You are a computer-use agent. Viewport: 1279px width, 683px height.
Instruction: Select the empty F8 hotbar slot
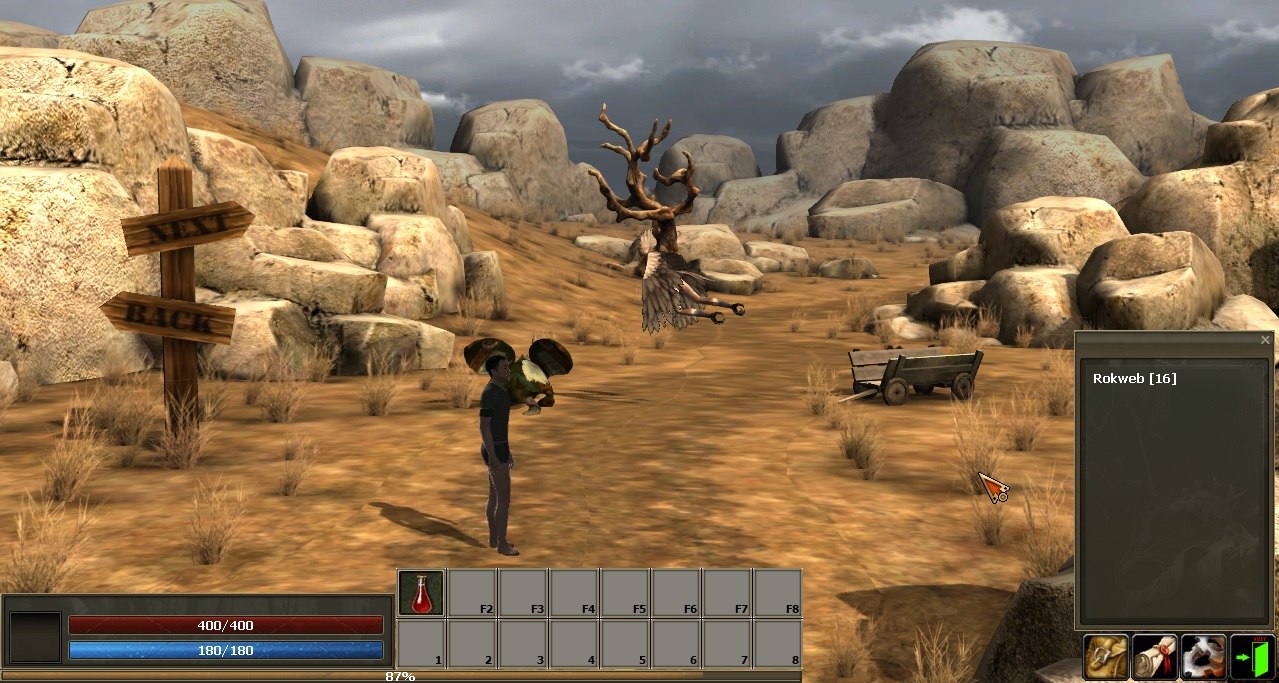(778, 593)
